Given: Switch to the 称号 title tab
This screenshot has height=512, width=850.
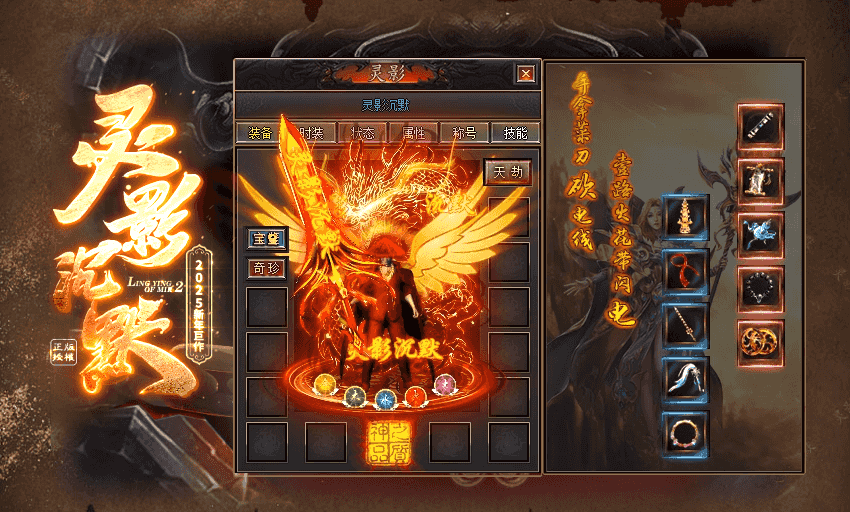Looking at the screenshot, I should (465, 133).
